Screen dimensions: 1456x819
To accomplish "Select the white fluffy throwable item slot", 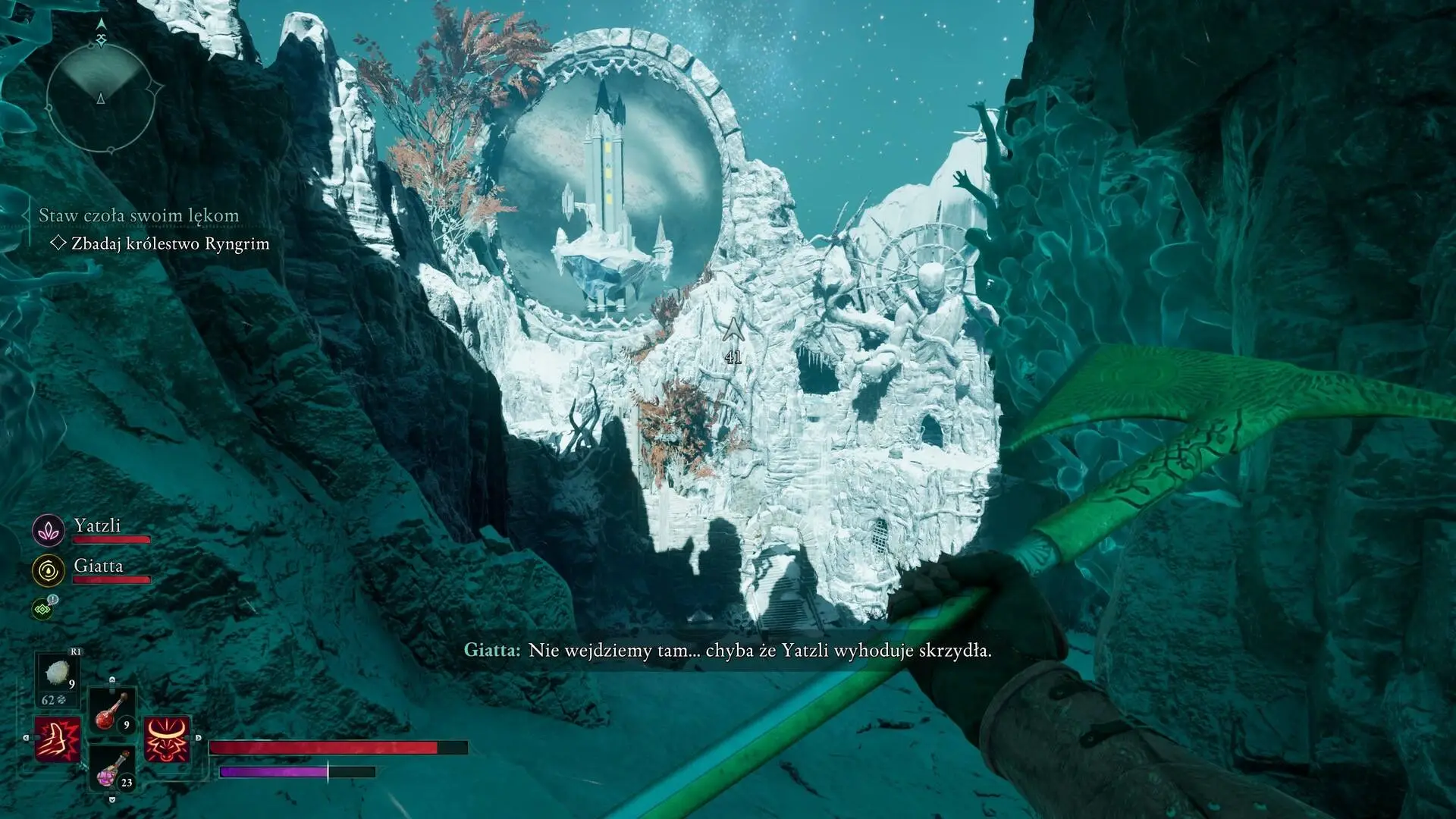I will [58, 673].
